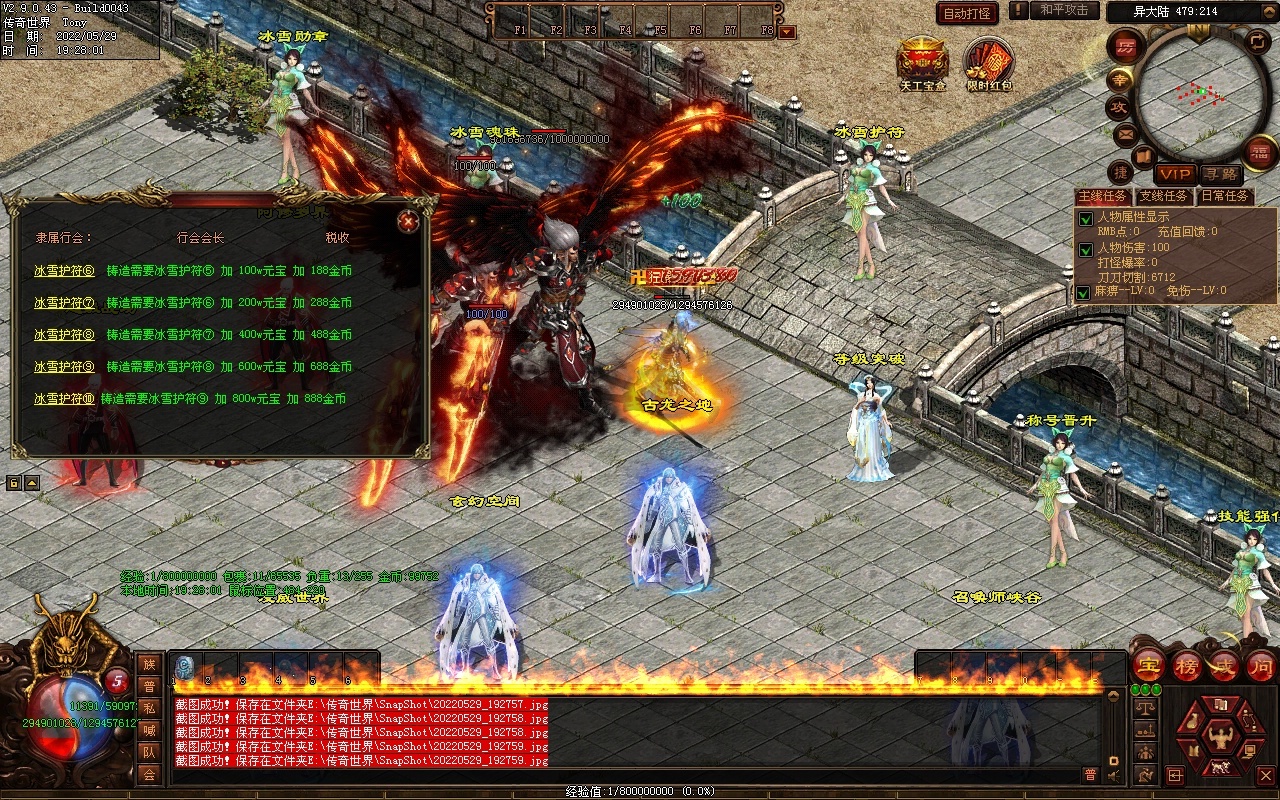Viewport: 1280px width, 800px height.
Task: Use the blue stone in hotbar slot 1
Action: coord(185,667)
